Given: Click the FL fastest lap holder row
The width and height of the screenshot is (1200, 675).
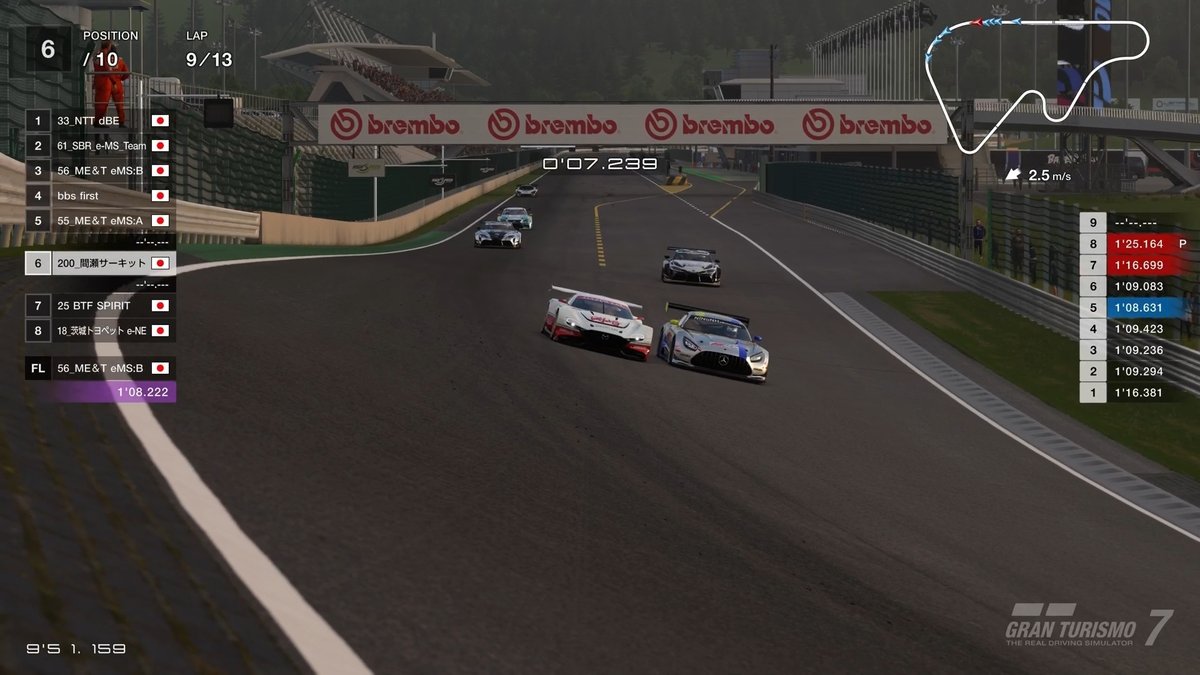Looking at the screenshot, I should 100,368.
